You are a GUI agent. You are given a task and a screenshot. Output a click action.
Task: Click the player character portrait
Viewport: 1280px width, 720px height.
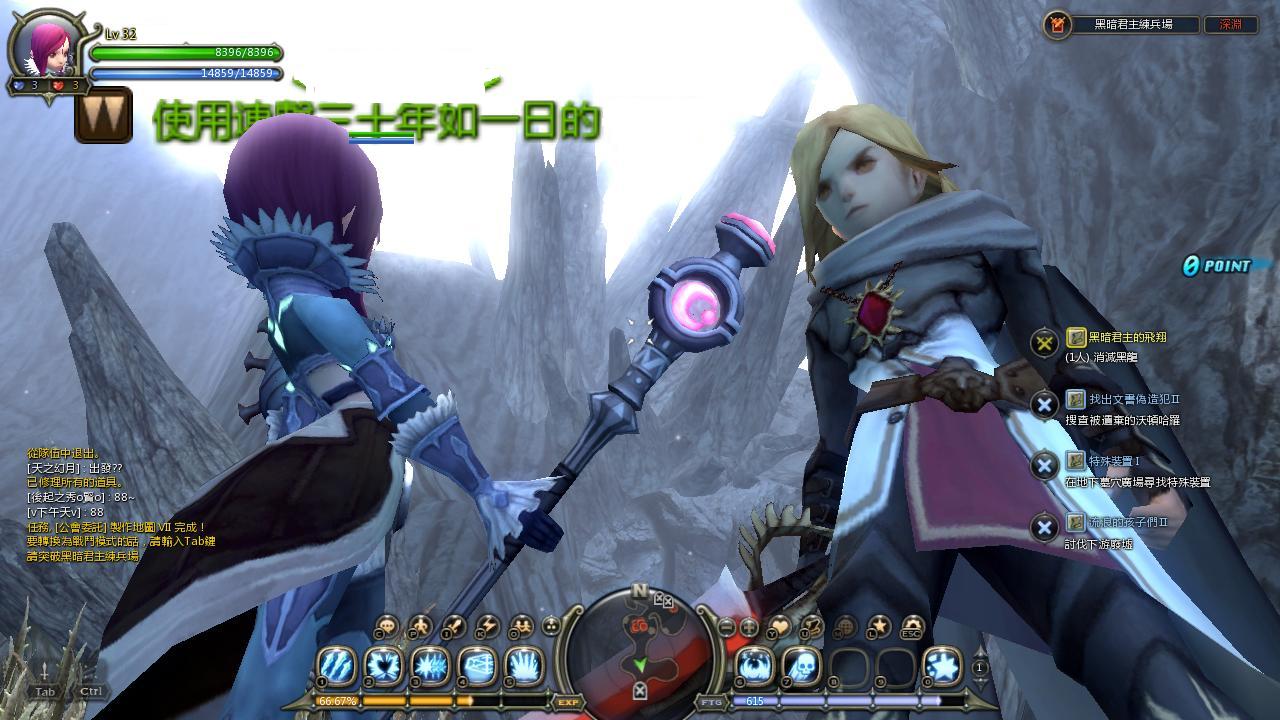point(50,48)
